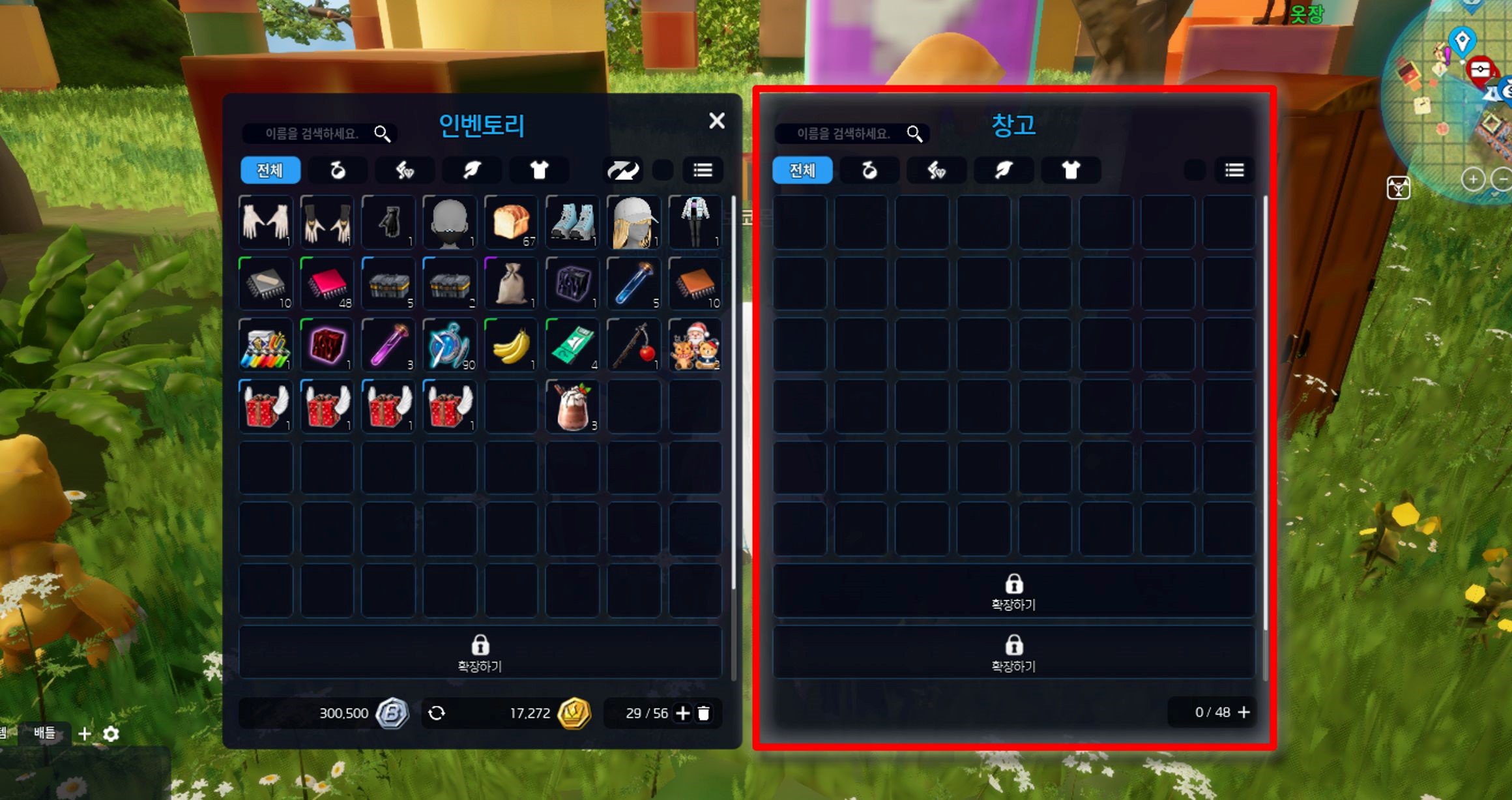Select the green ticket item
This screenshot has width=1512, height=800.
coord(572,346)
